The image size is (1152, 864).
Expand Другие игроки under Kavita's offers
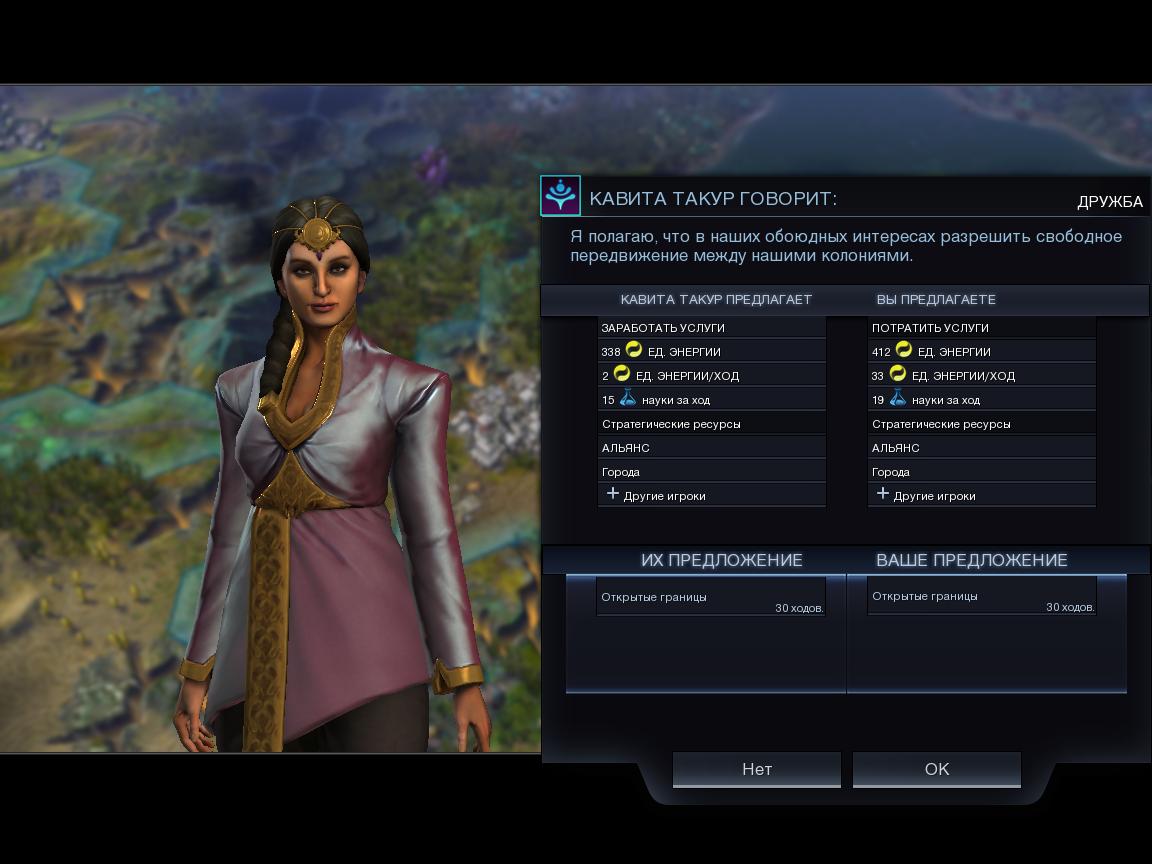pyautogui.click(x=711, y=495)
